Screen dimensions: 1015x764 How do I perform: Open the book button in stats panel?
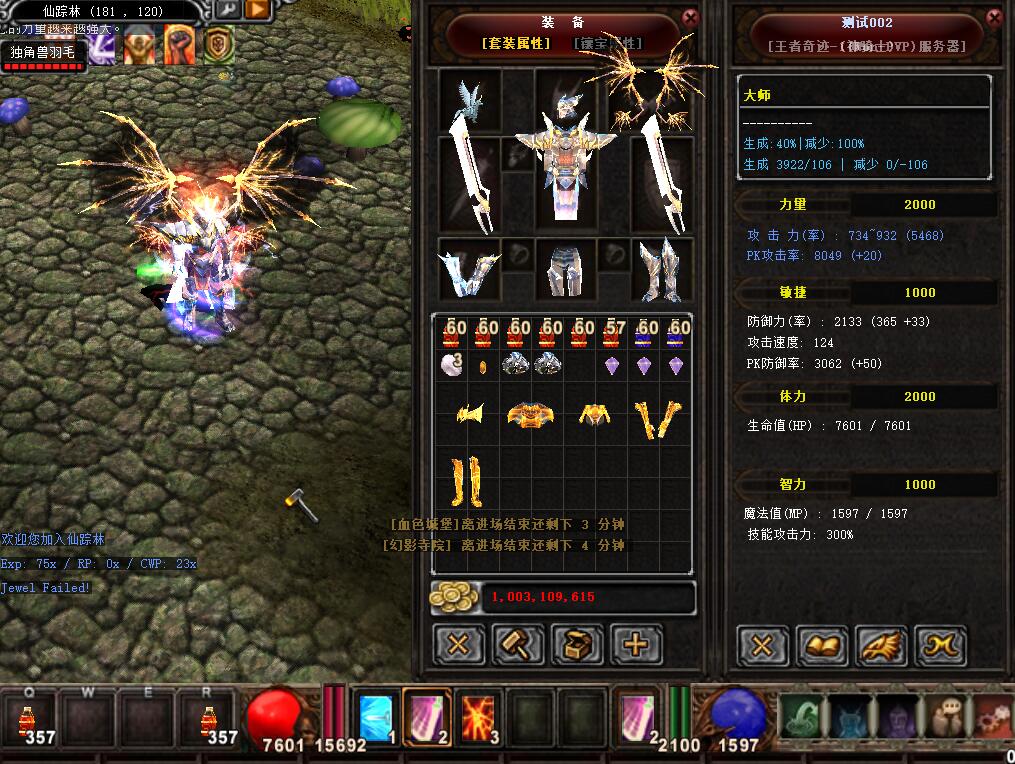tap(822, 646)
